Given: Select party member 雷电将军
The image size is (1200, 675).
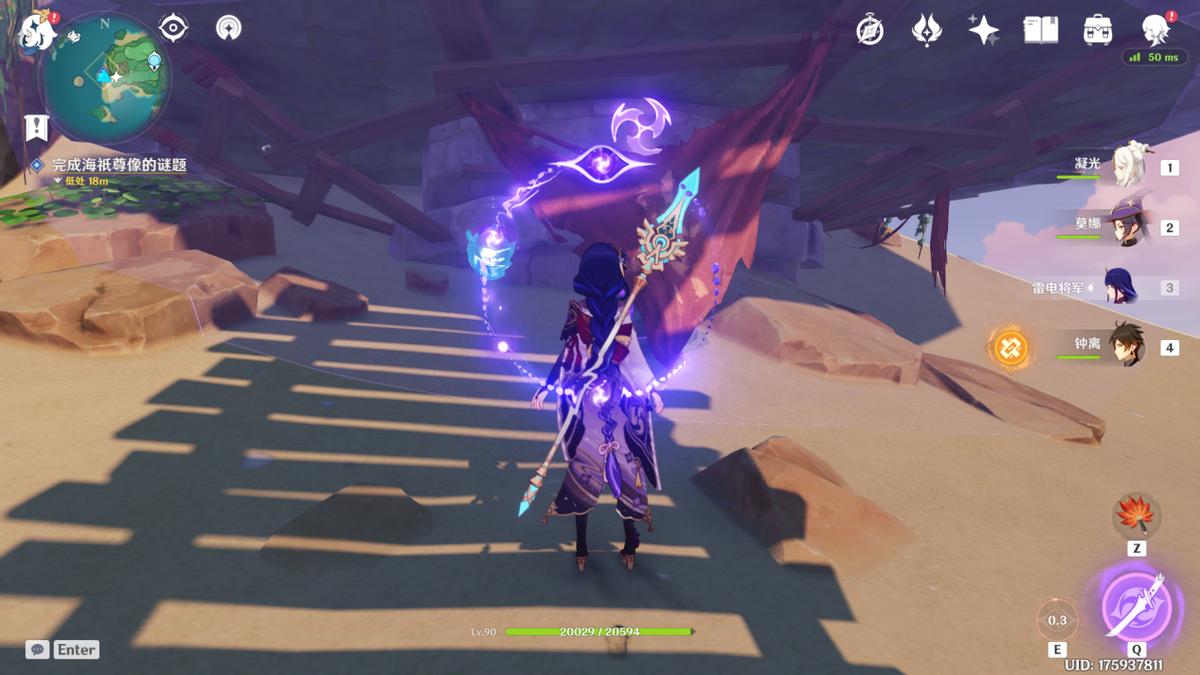Looking at the screenshot, I should 1120,287.
